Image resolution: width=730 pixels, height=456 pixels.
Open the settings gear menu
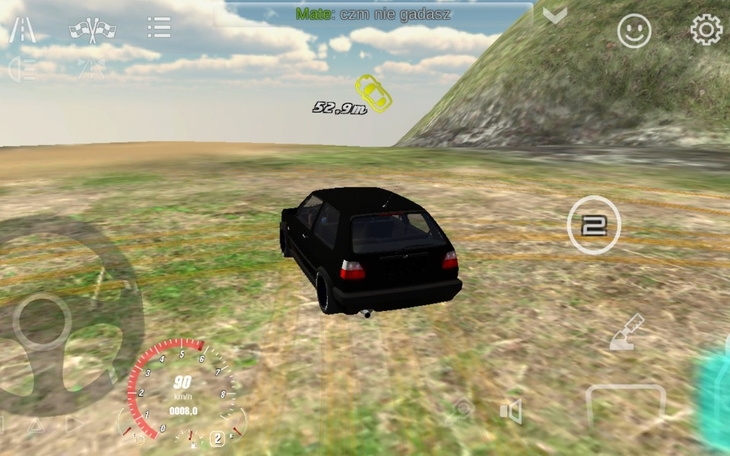(x=706, y=30)
